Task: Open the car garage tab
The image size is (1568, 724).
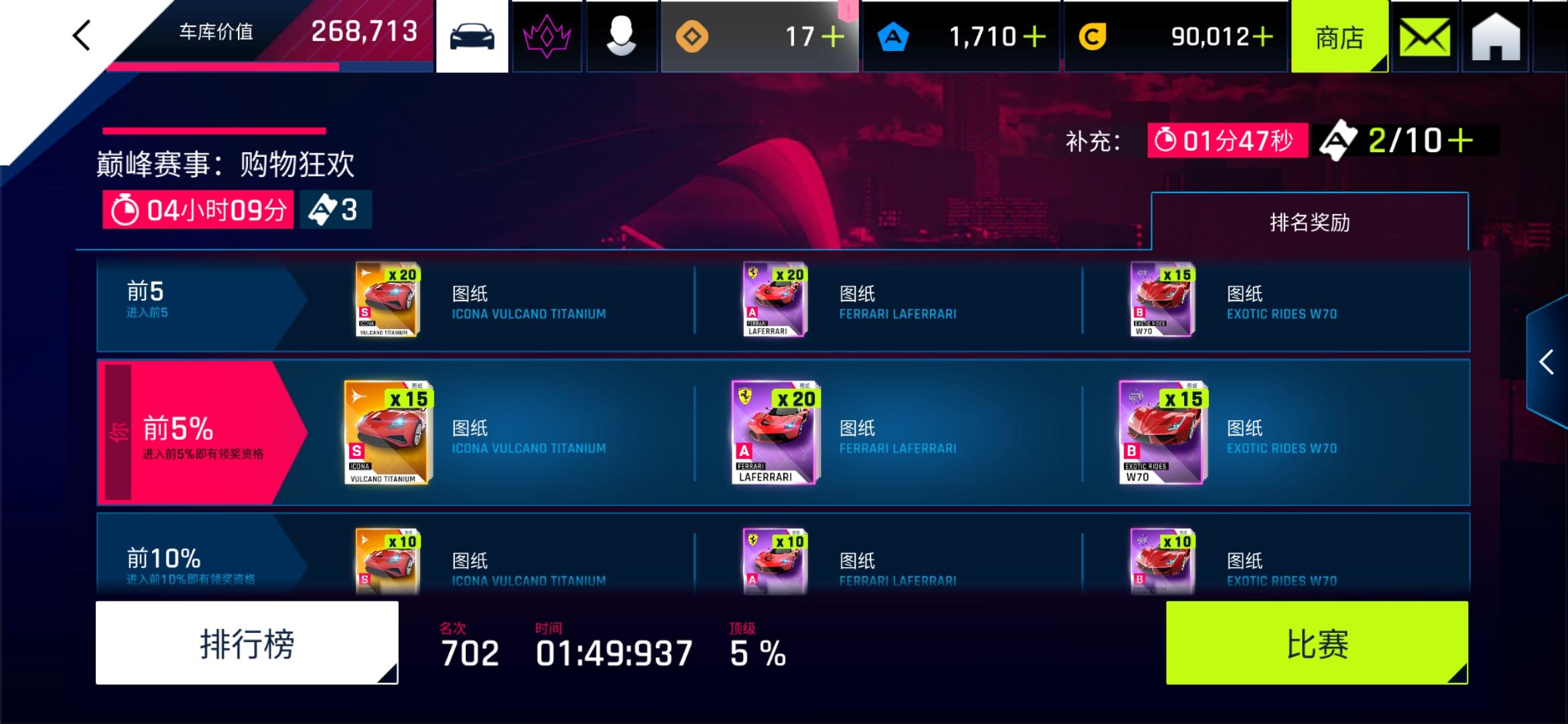Action: point(472,35)
